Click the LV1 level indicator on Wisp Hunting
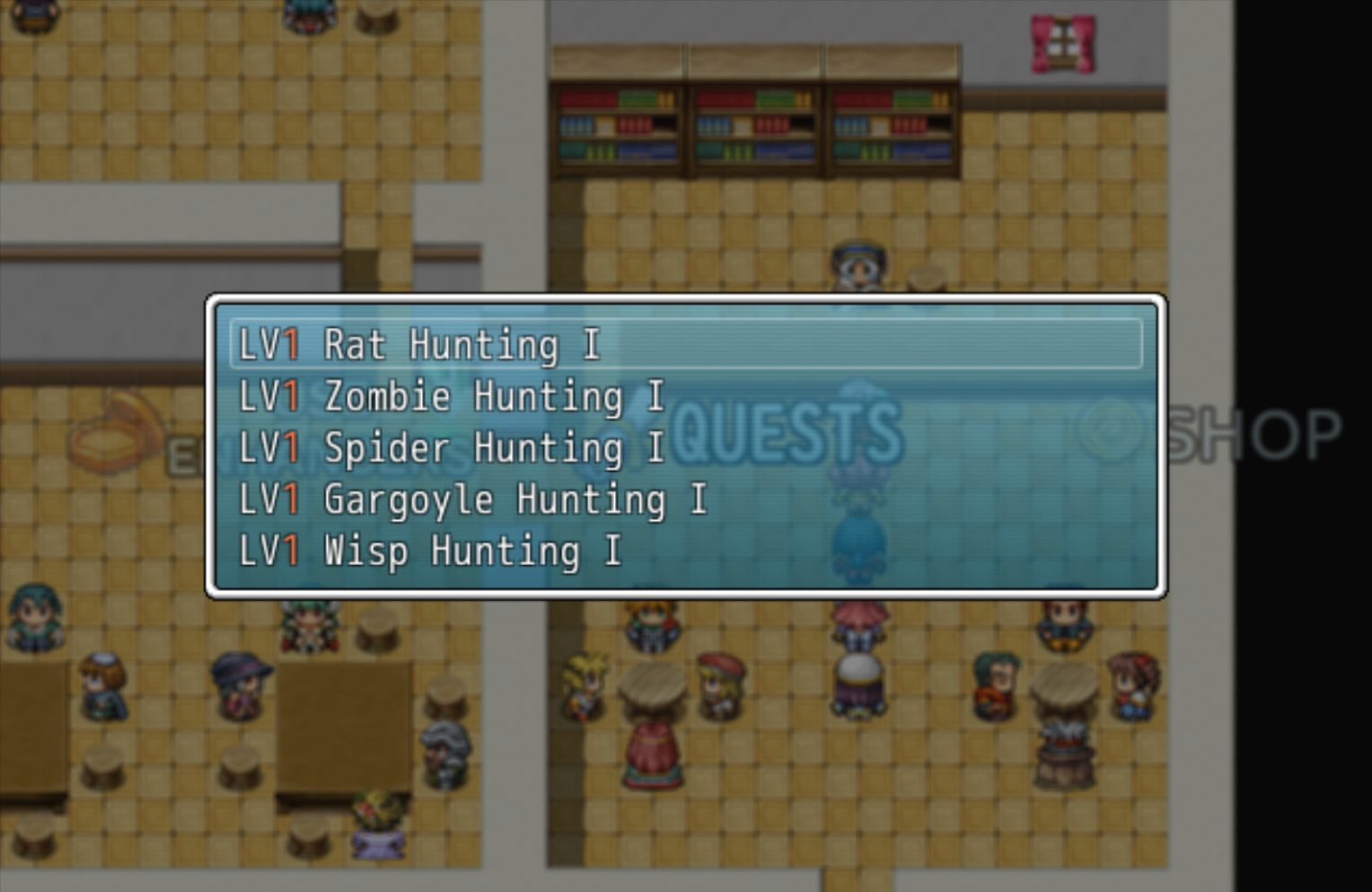This screenshot has width=1372, height=892. [x=269, y=551]
